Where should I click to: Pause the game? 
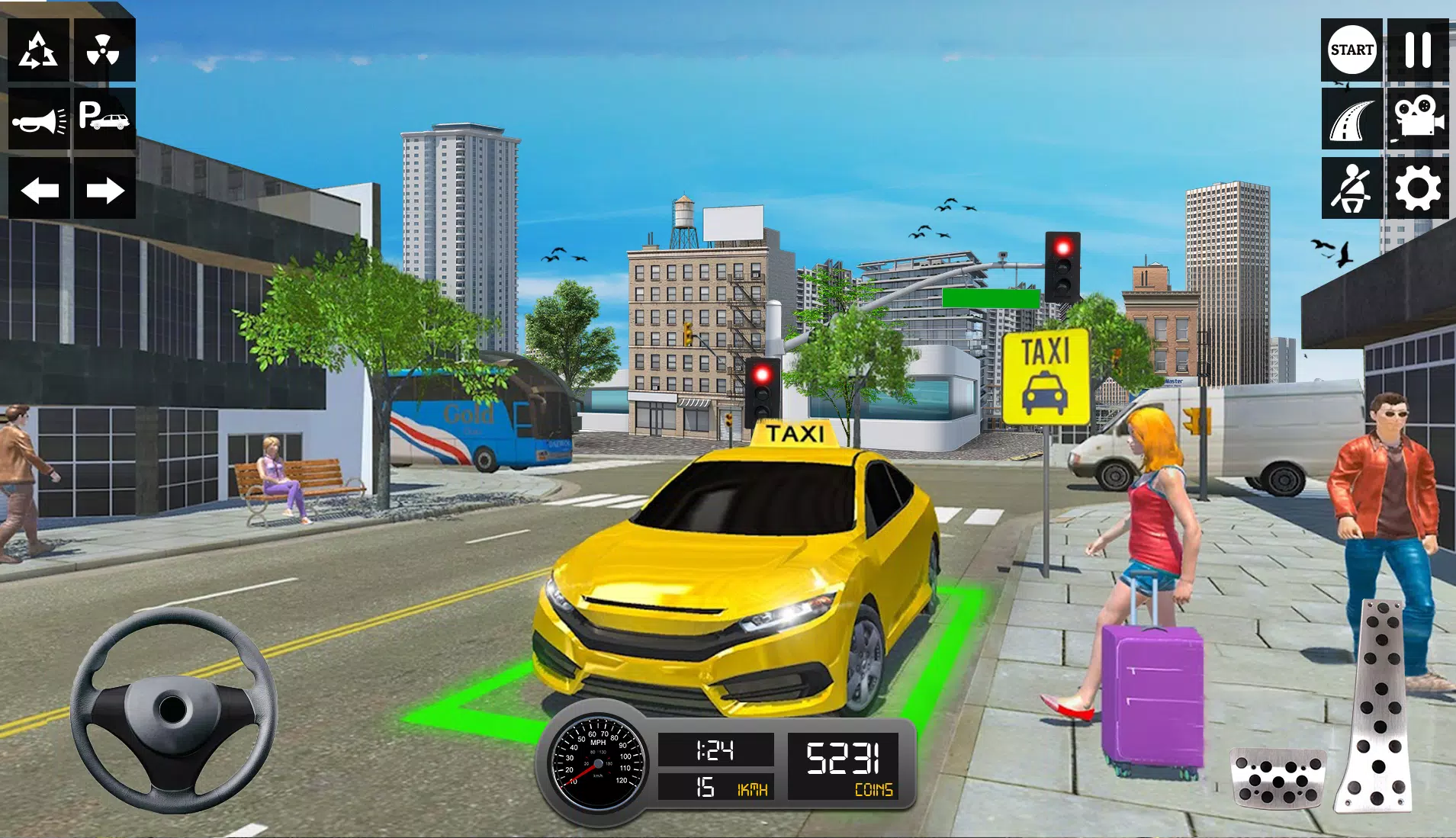1418,50
